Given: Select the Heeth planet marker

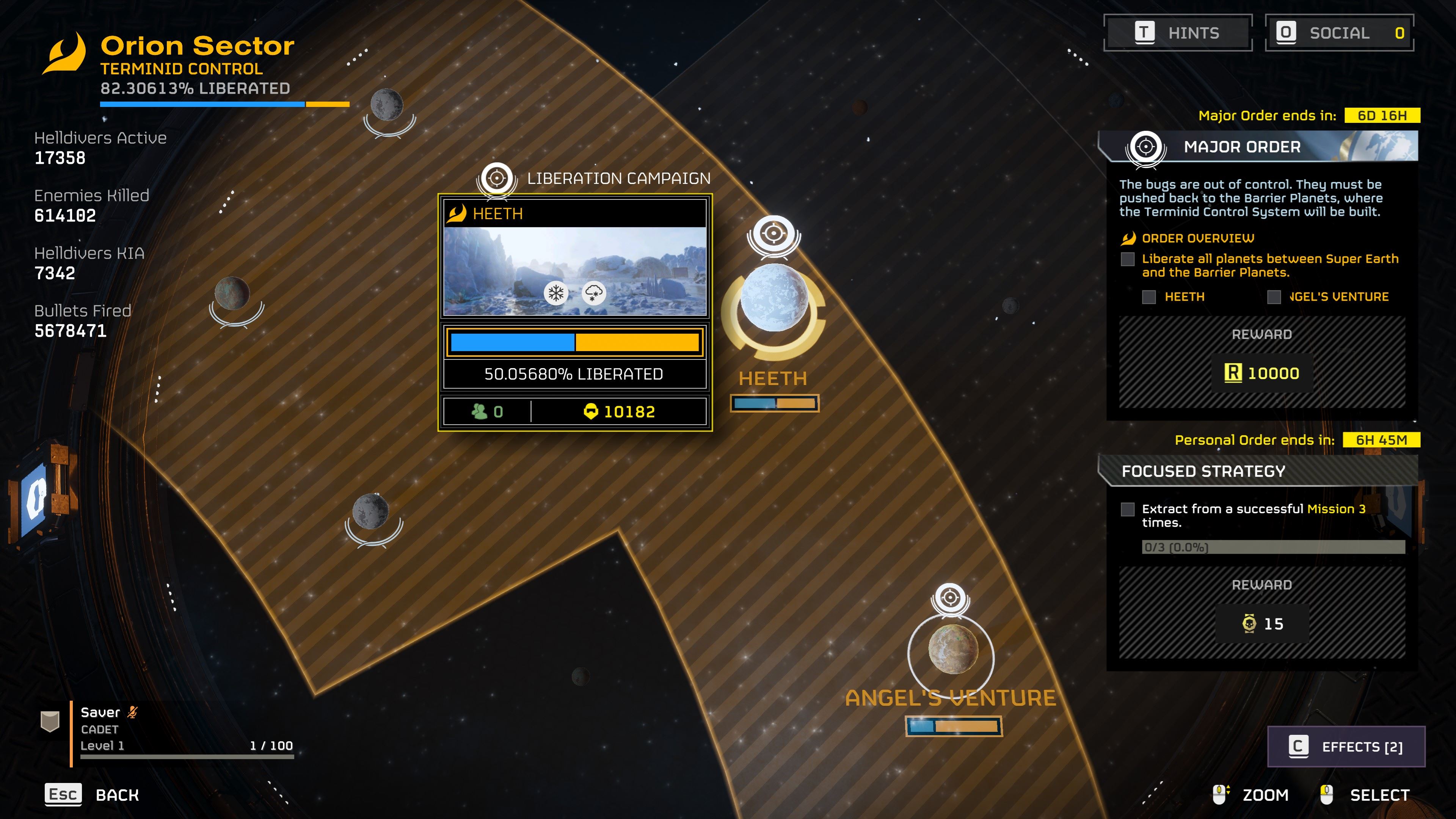Looking at the screenshot, I should point(774,298).
